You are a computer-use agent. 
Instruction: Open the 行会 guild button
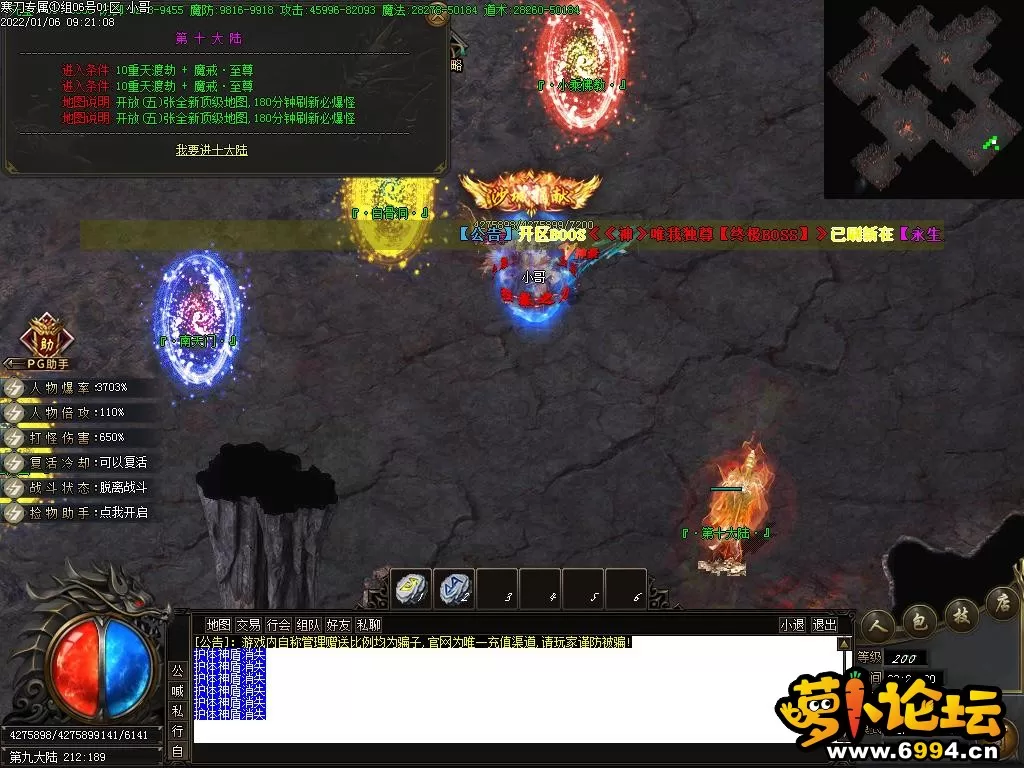click(x=278, y=625)
